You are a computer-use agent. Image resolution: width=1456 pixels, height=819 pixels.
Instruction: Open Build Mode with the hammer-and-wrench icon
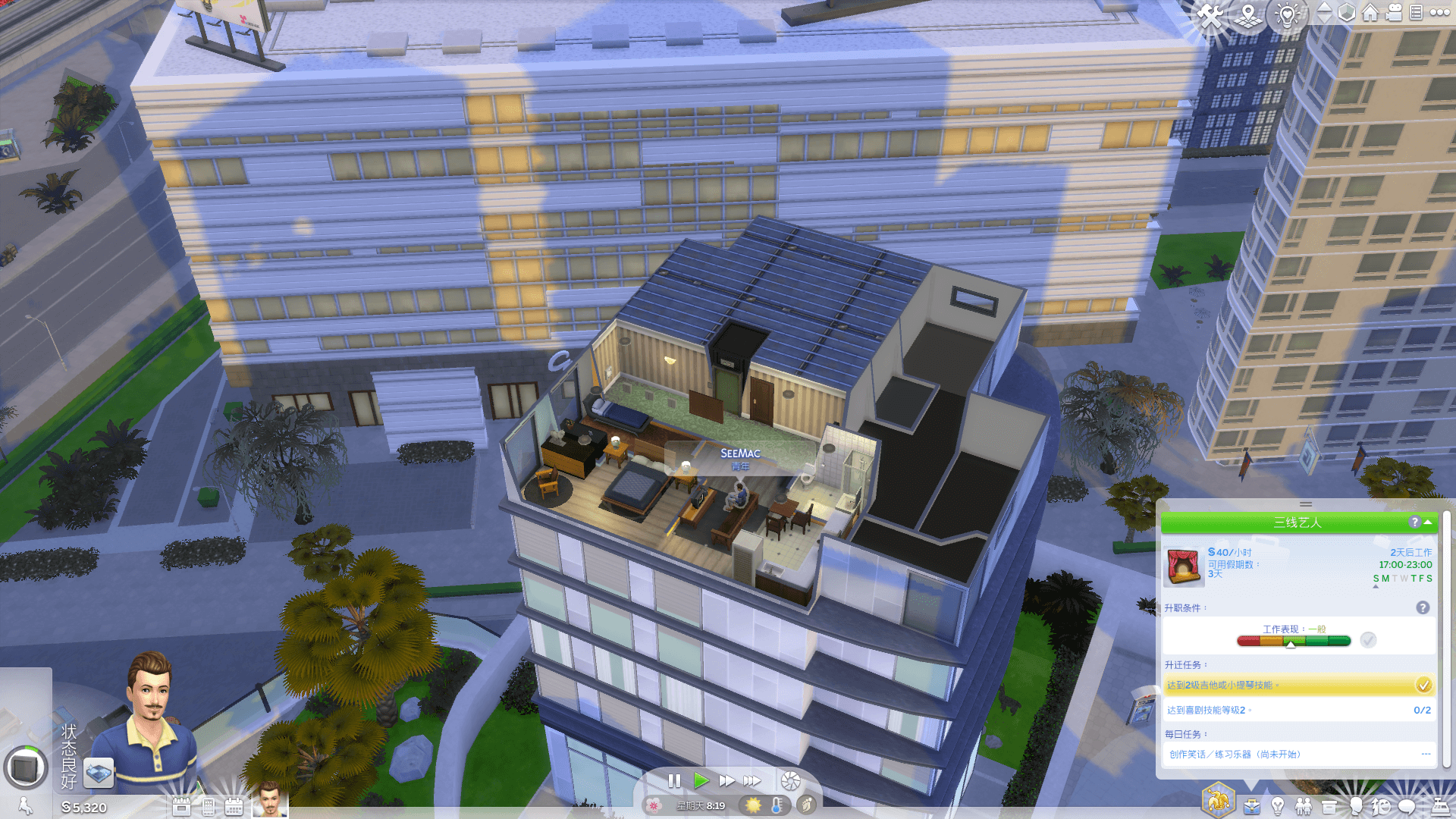click(1211, 15)
